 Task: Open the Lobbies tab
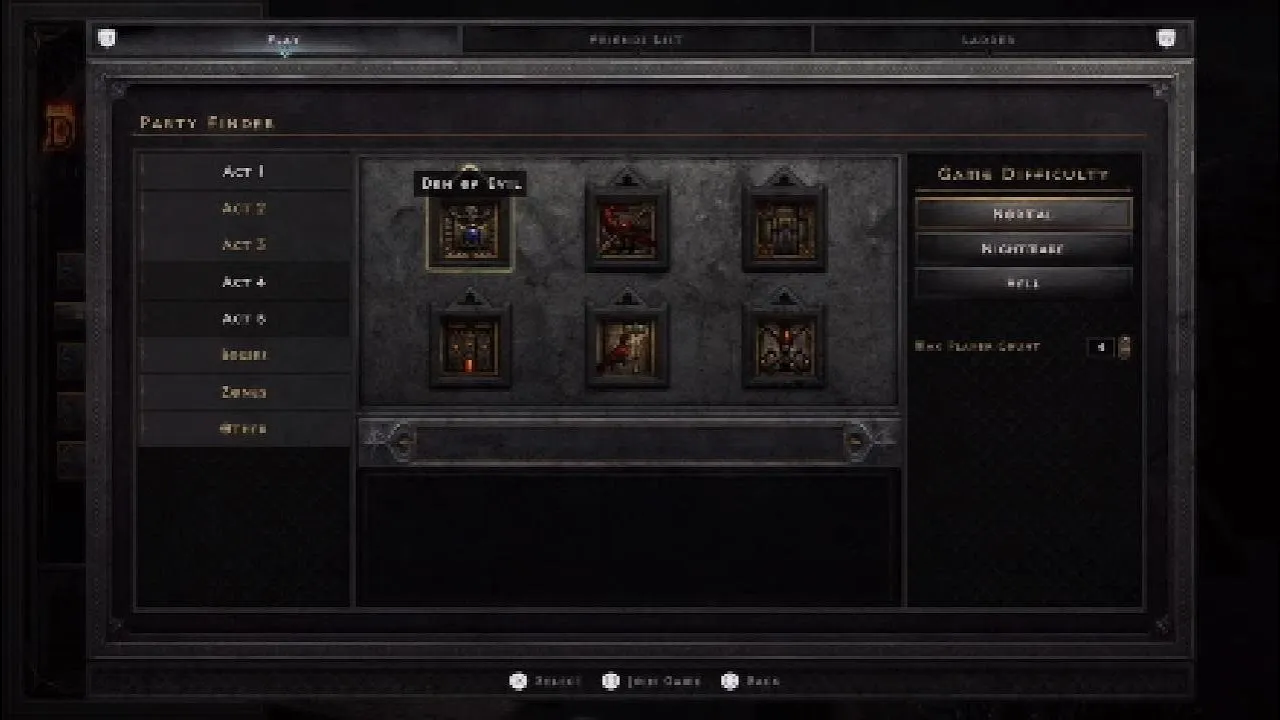pos(989,37)
